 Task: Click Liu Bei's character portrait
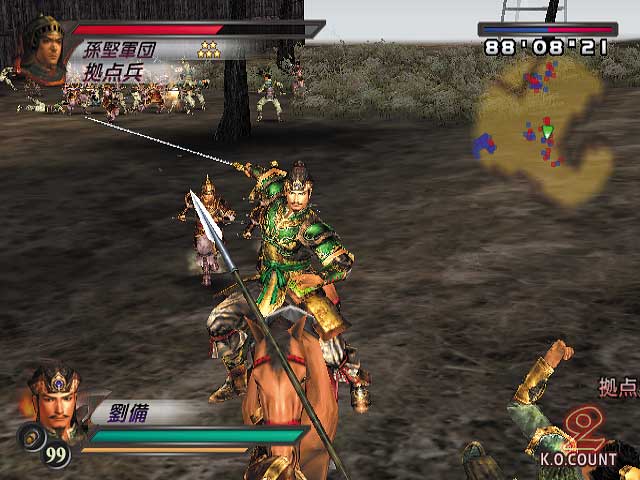tap(54, 398)
